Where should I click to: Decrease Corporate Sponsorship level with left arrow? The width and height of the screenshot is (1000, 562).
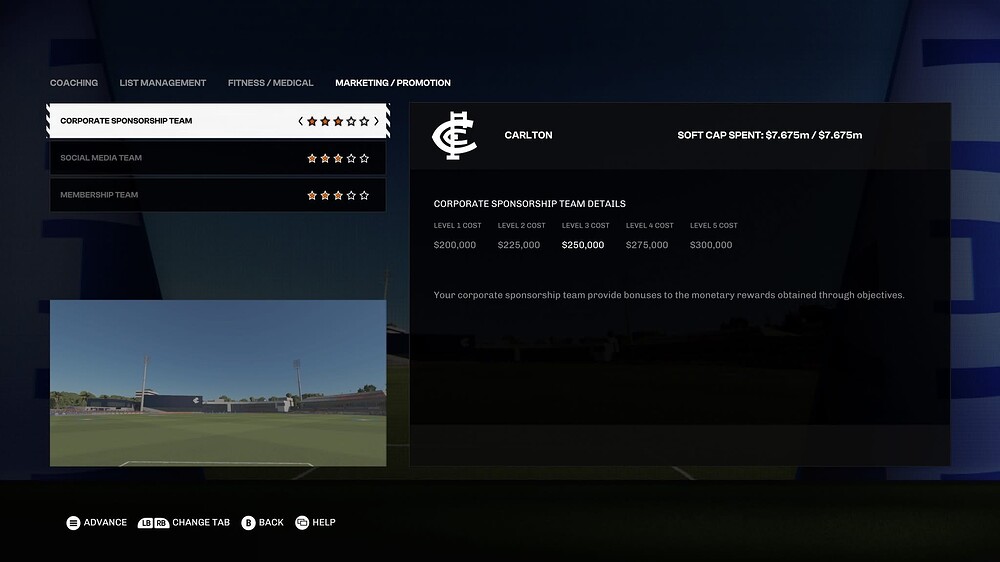(300, 121)
